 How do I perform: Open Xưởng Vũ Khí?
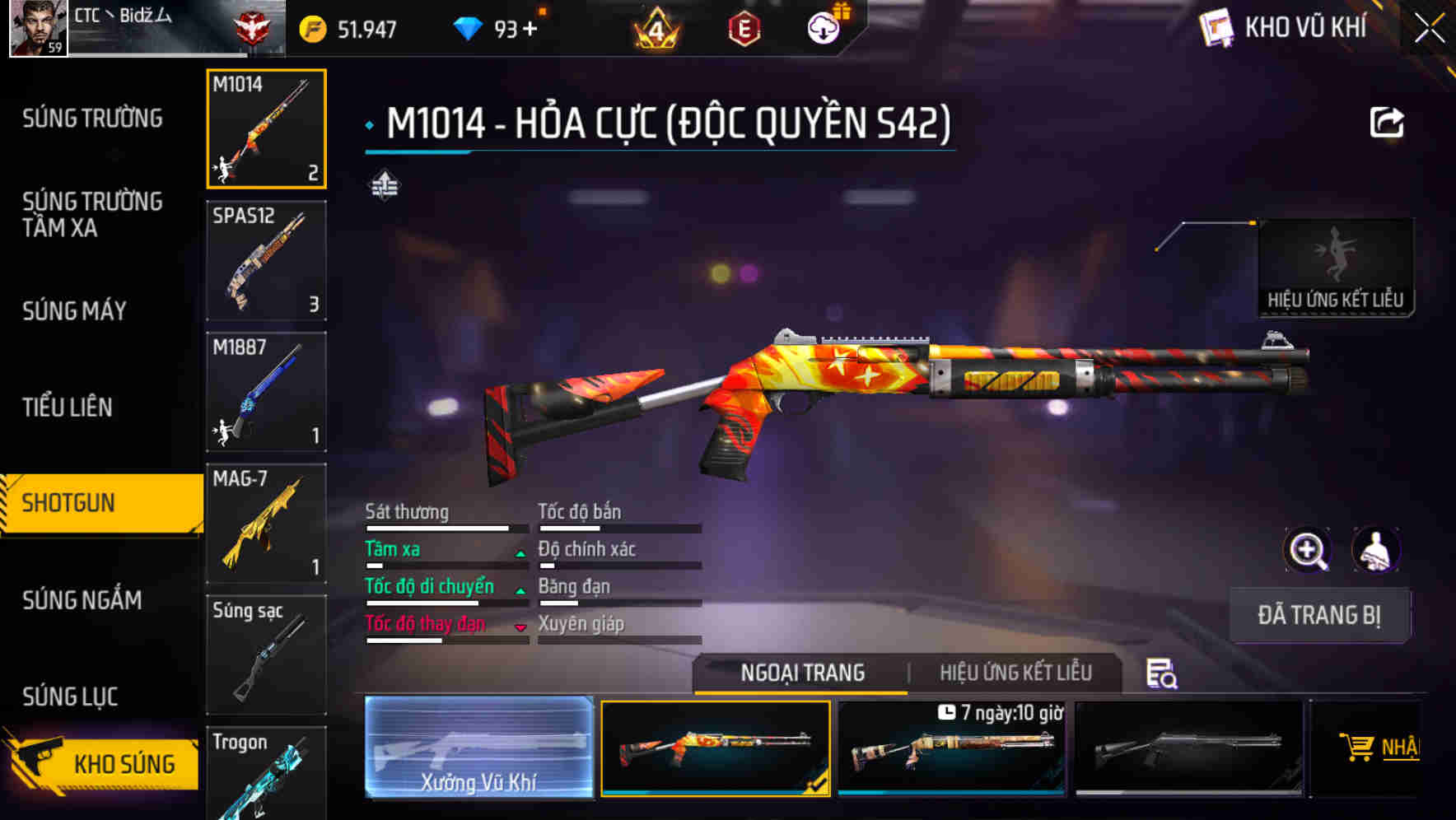tap(478, 749)
